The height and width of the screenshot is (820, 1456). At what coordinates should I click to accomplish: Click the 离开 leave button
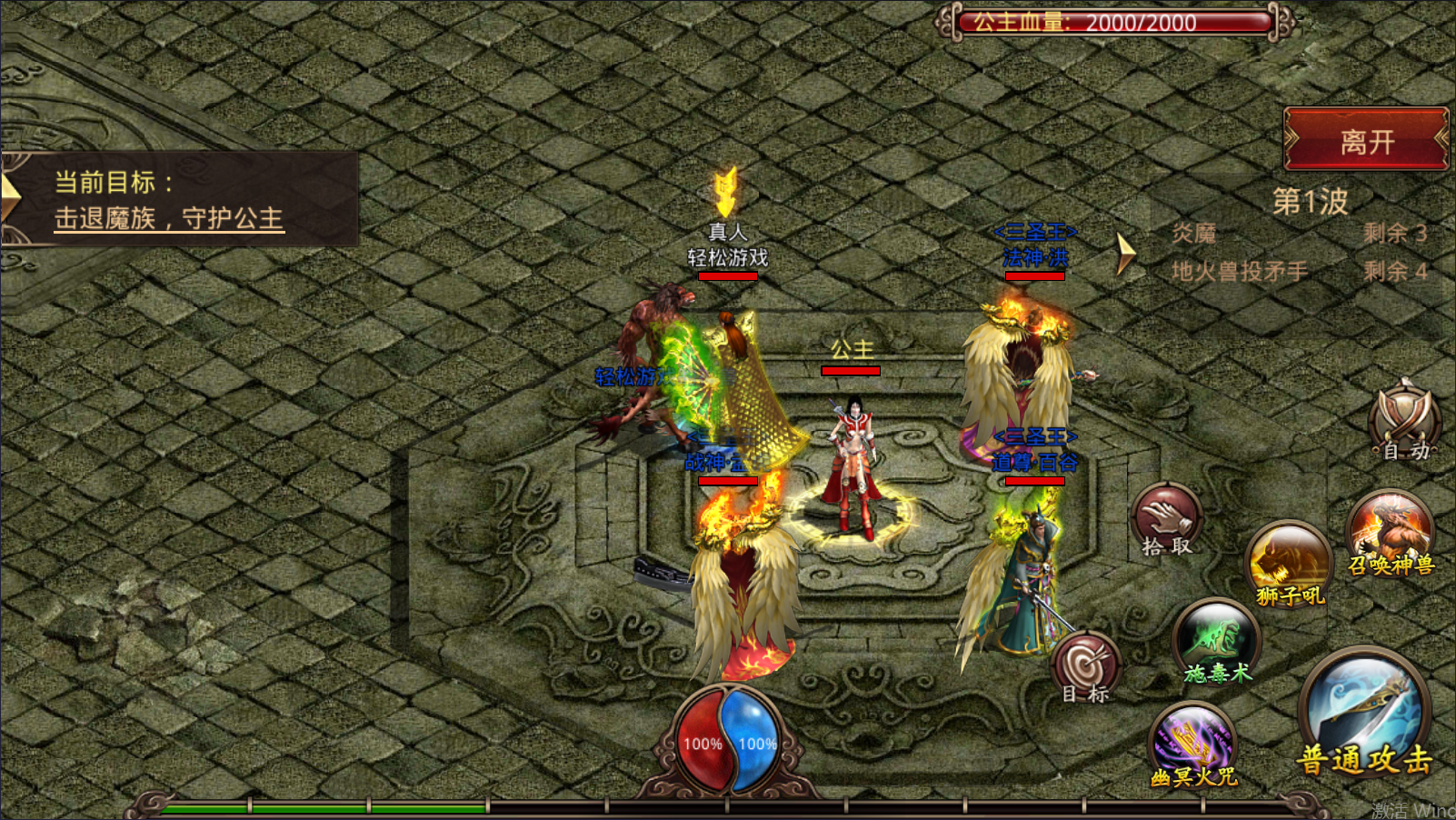1365,139
